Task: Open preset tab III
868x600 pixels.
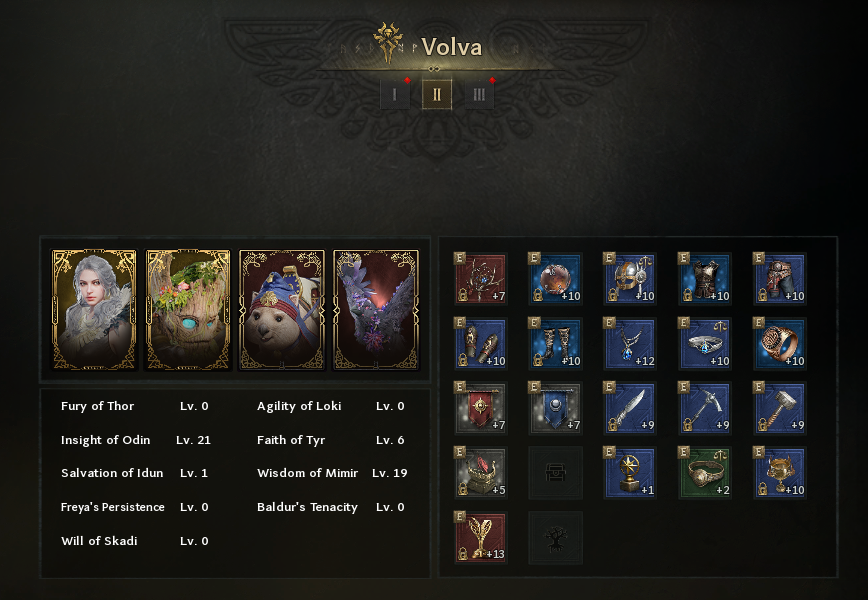Action: click(x=479, y=95)
